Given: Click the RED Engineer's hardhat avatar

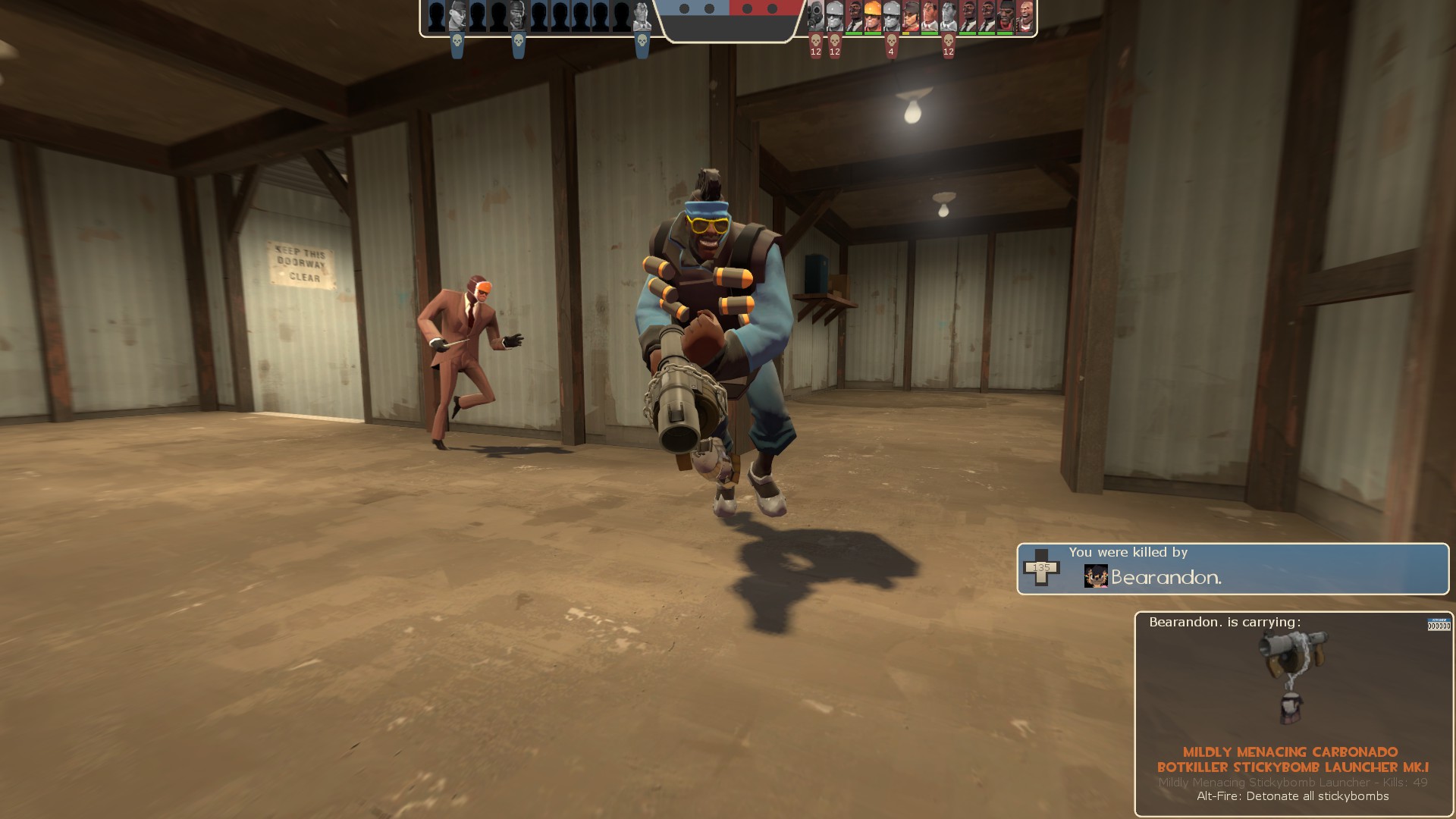Looking at the screenshot, I should tap(872, 14).
